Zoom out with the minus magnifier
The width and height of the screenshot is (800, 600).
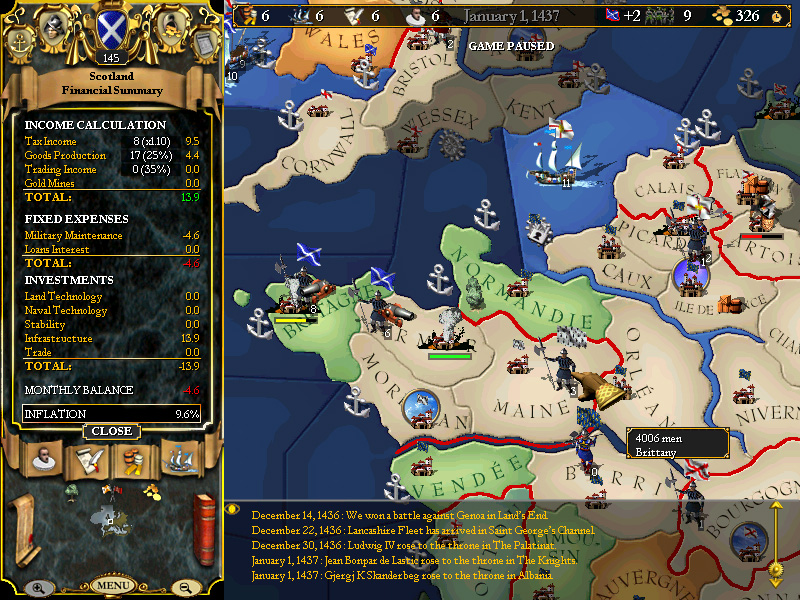[185, 588]
